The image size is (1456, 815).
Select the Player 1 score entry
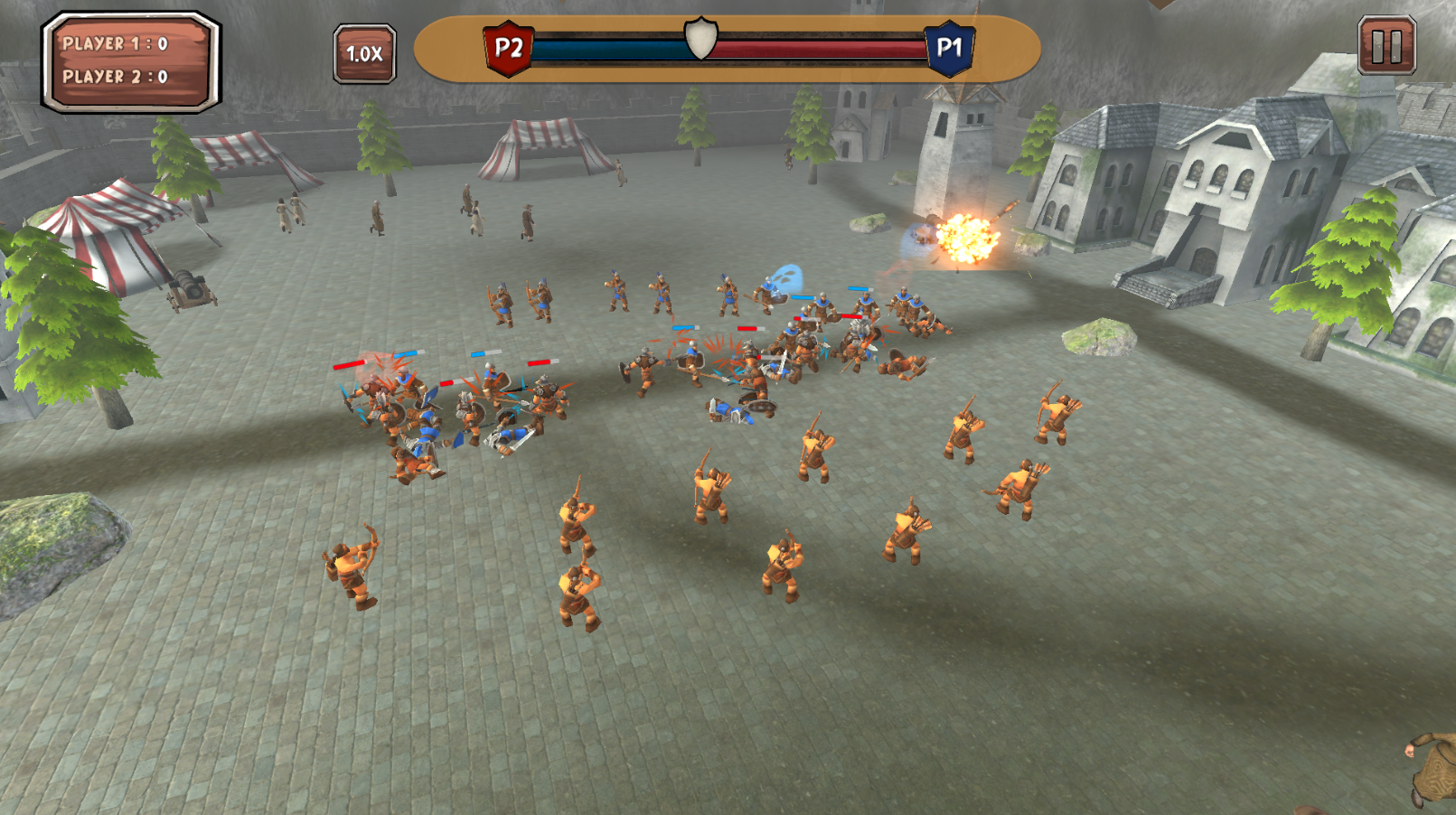113,43
